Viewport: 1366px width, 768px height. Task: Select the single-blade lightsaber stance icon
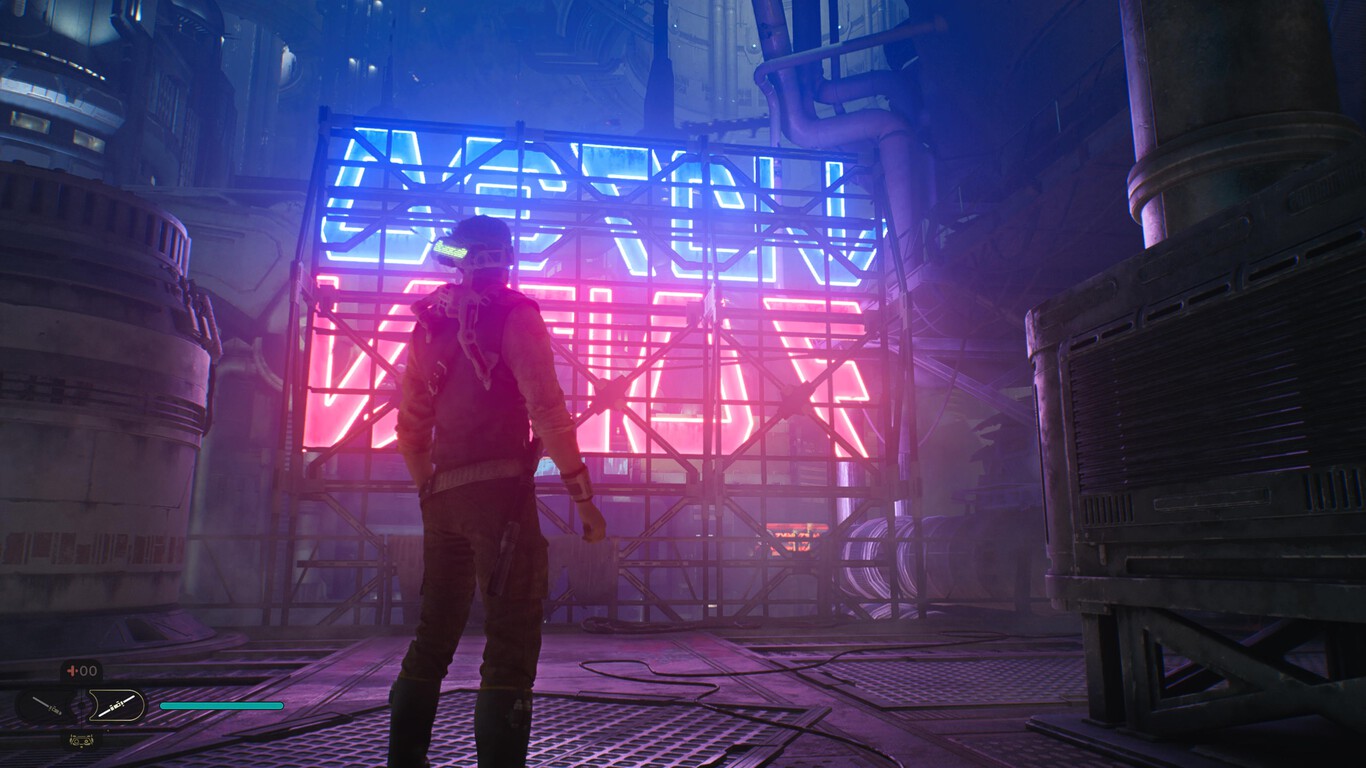tap(47, 706)
